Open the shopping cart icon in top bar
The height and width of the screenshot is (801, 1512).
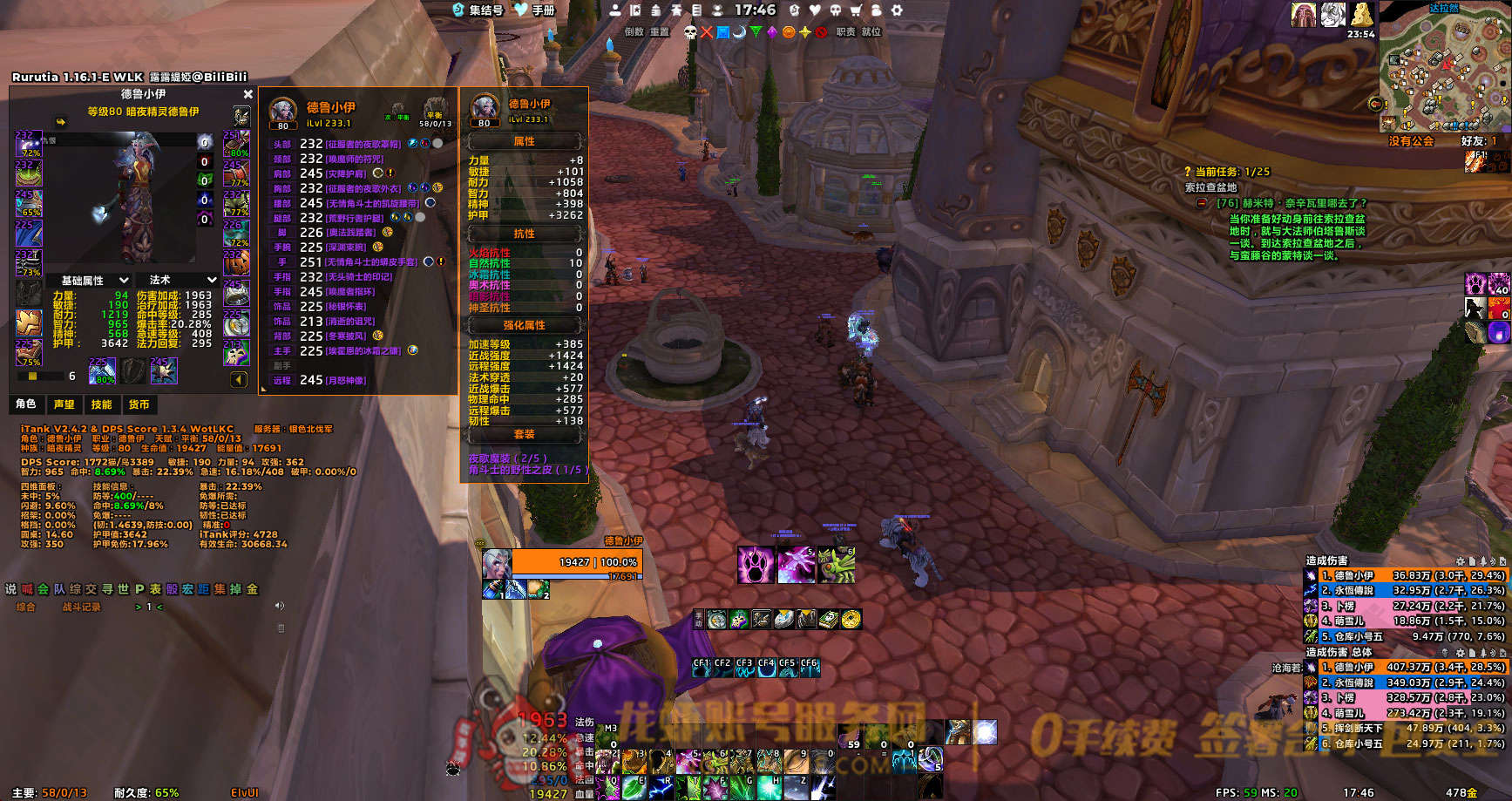tap(856, 10)
